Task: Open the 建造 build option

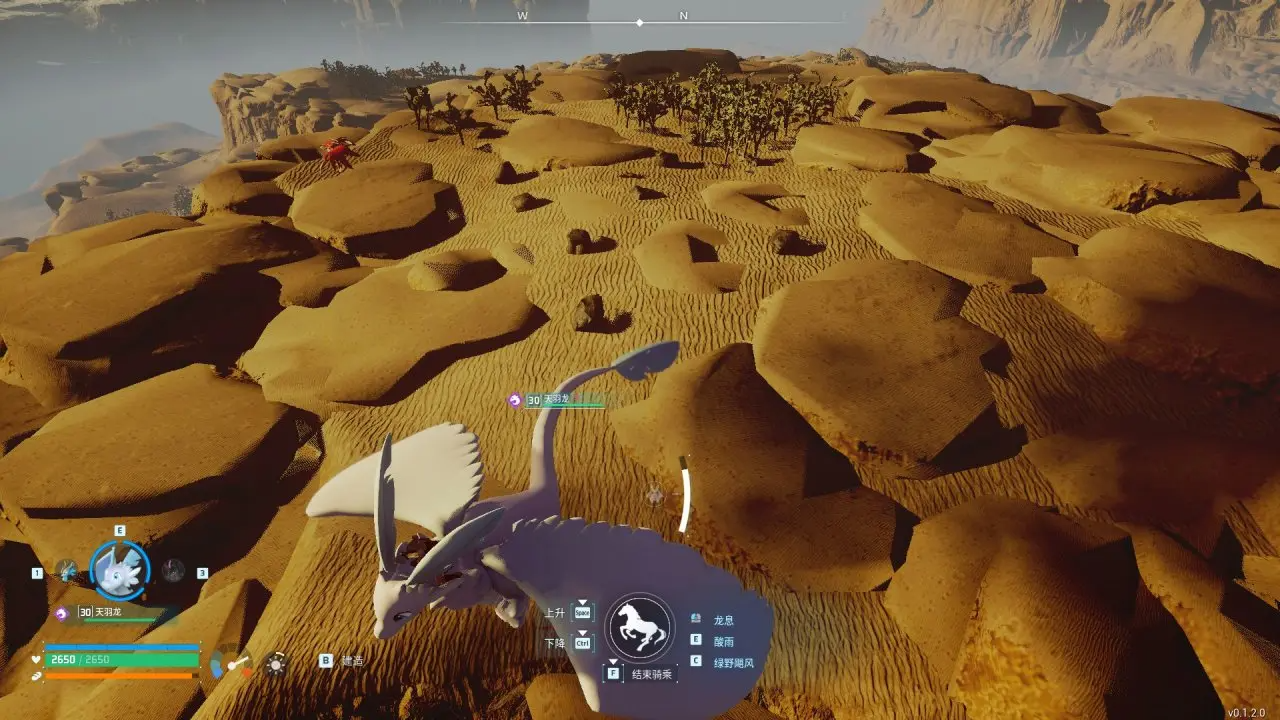Action: pos(352,661)
